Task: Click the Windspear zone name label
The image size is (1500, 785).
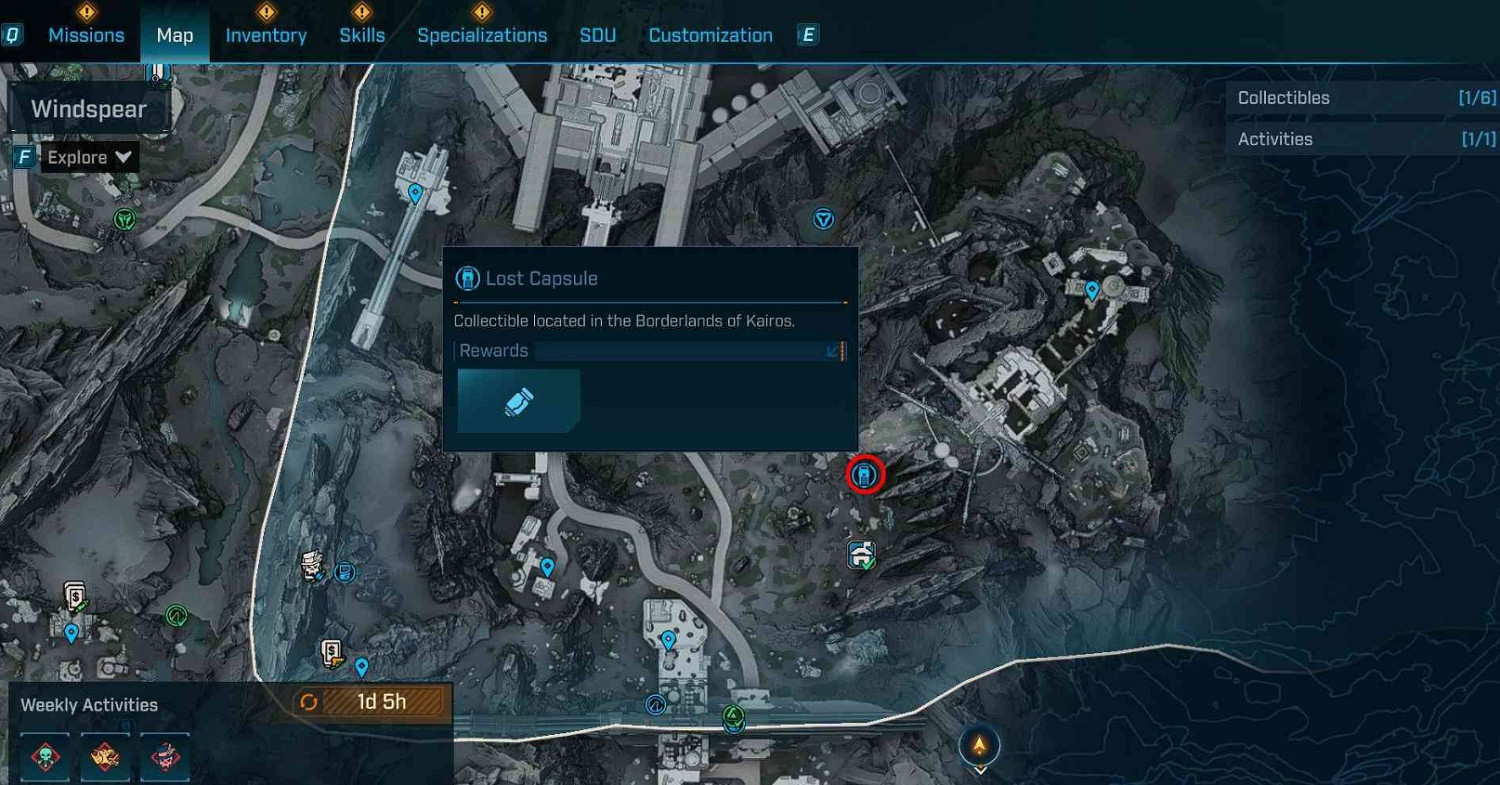Action: pyautogui.click(x=89, y=108)
